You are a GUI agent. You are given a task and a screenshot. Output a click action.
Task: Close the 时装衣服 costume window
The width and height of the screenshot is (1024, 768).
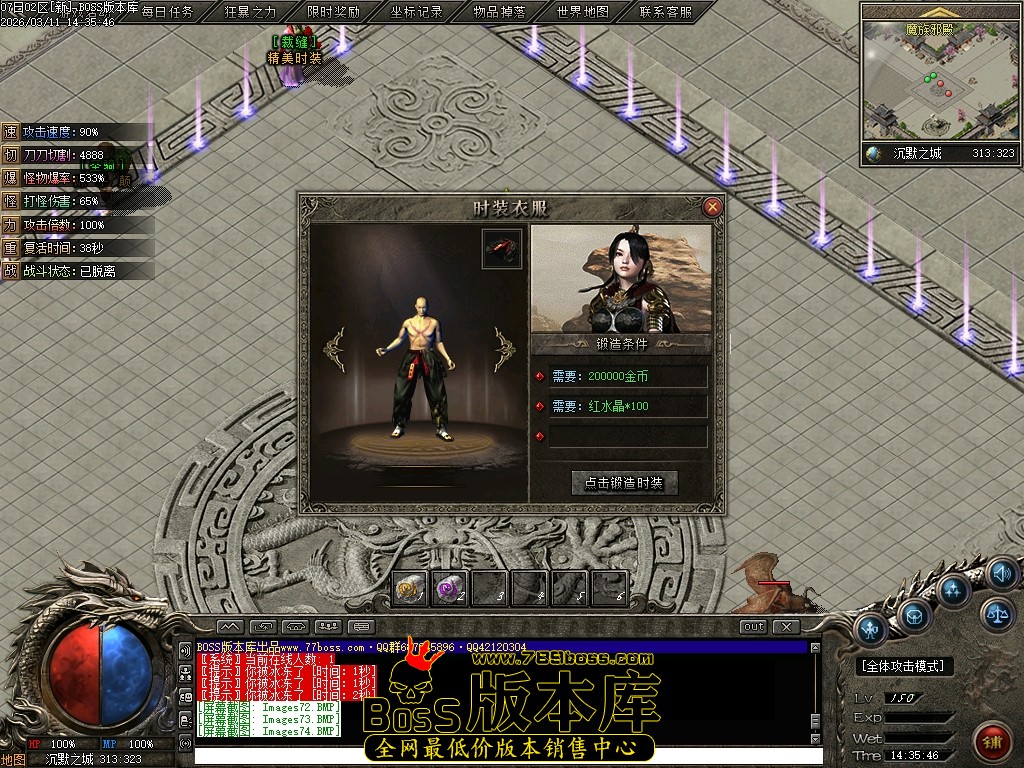[712, 207]
